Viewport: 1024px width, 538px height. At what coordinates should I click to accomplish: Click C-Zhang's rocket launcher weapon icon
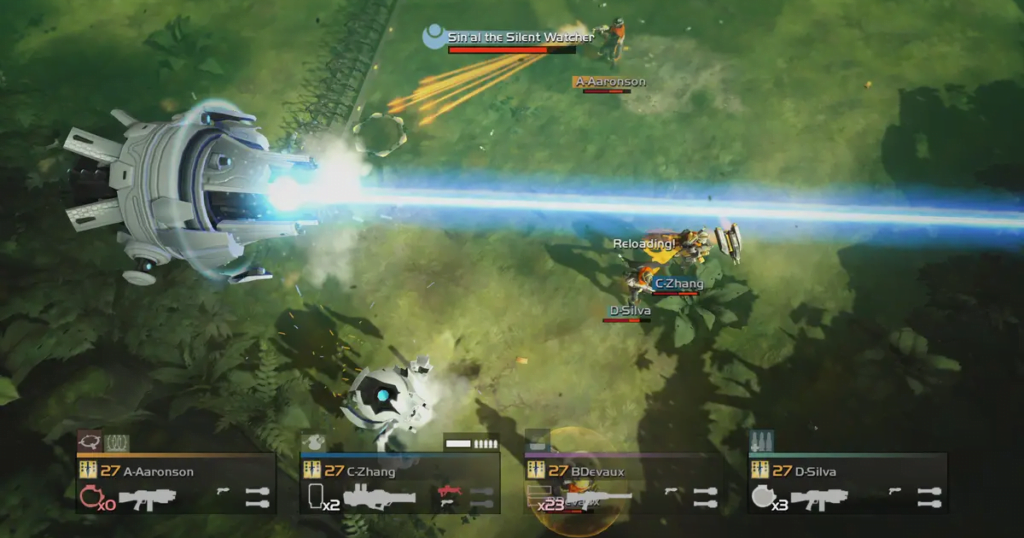click(x=379, y=496)
